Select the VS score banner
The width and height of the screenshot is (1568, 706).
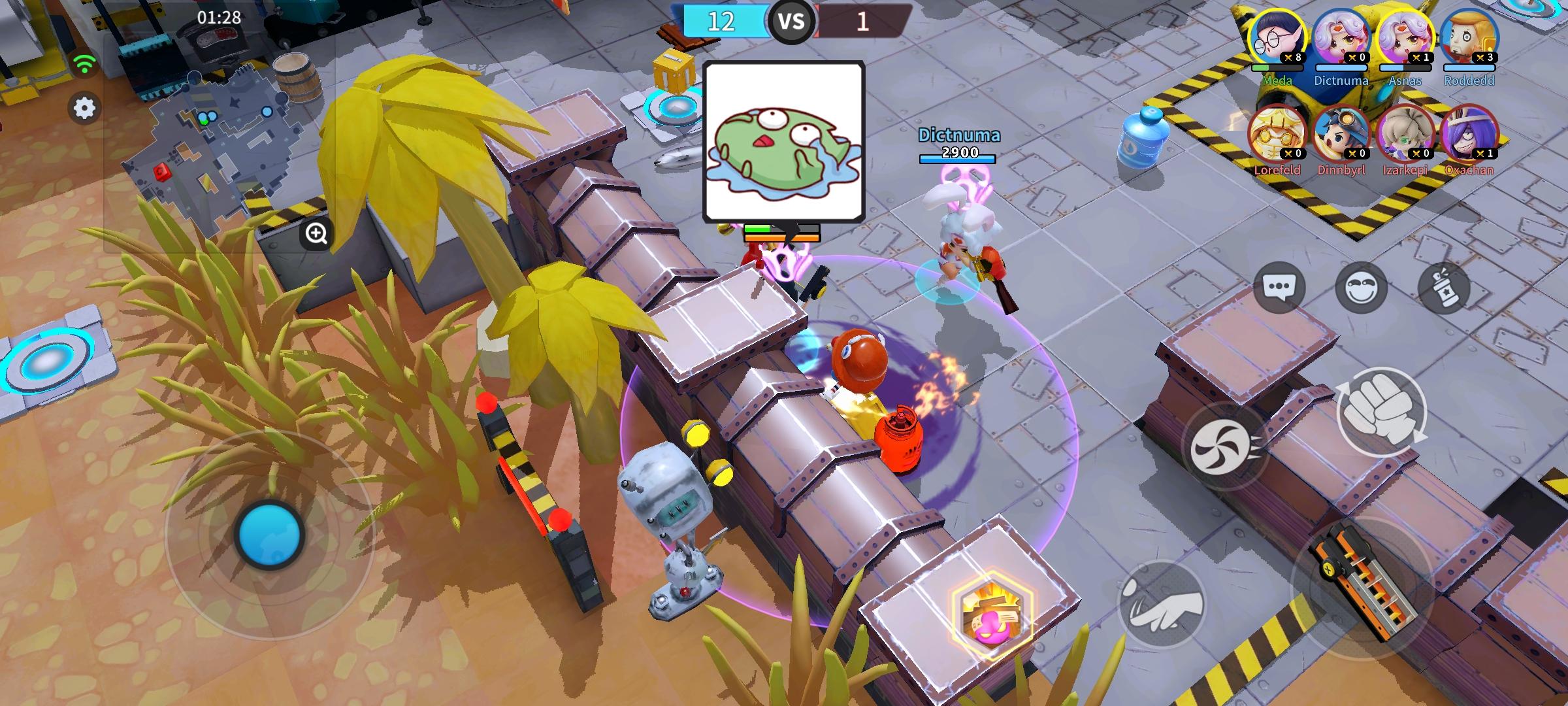coord(791,21)
